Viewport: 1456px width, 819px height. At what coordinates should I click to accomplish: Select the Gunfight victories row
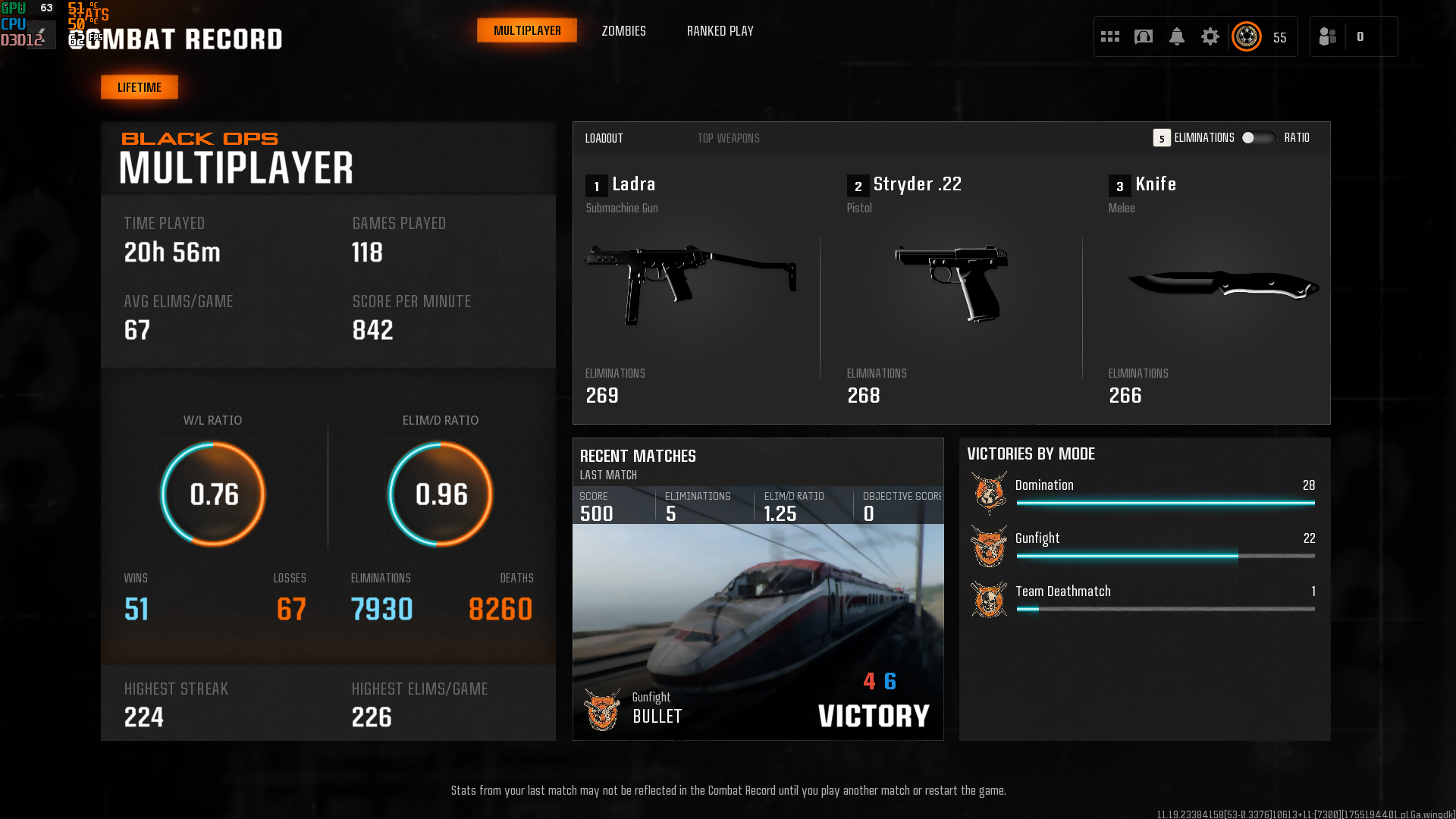(1144, 546)
